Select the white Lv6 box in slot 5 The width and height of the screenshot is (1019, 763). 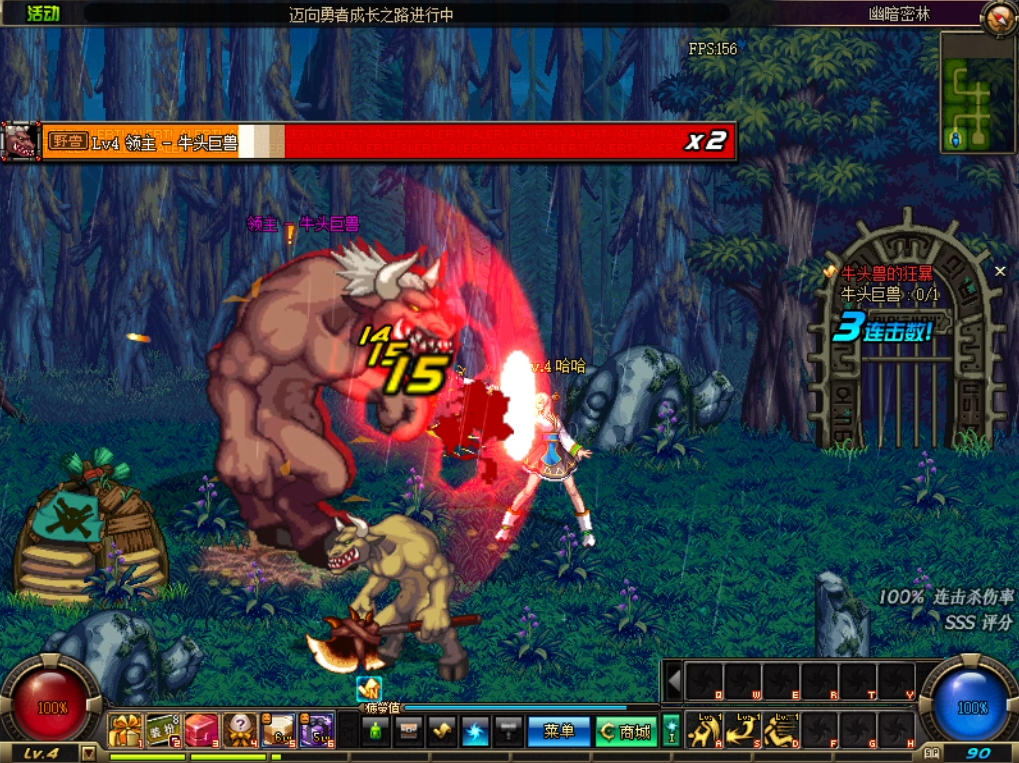click(278, 730)
